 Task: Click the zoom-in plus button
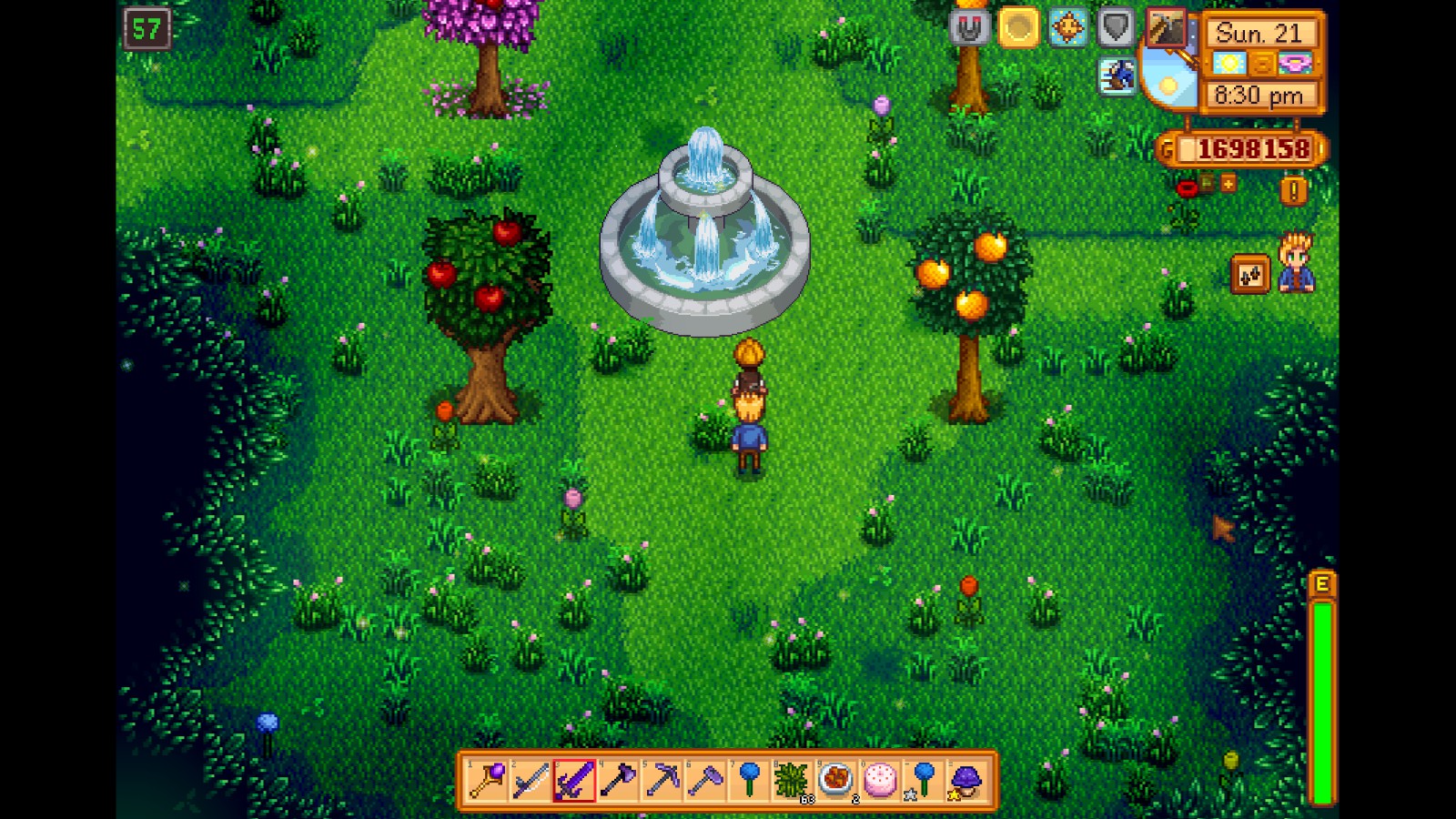(1228, 184)
